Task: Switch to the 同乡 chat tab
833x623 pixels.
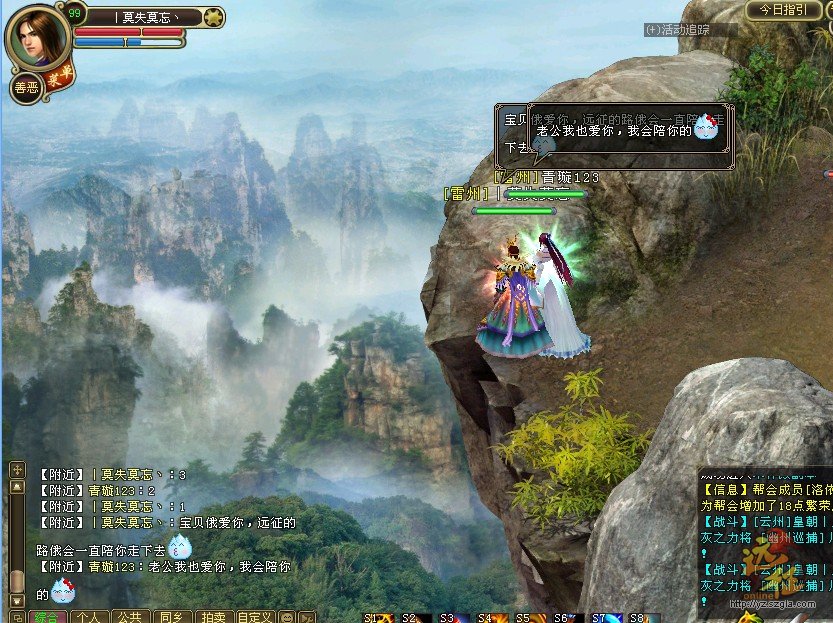Action: pyautogui.click(x=172, y=617)
